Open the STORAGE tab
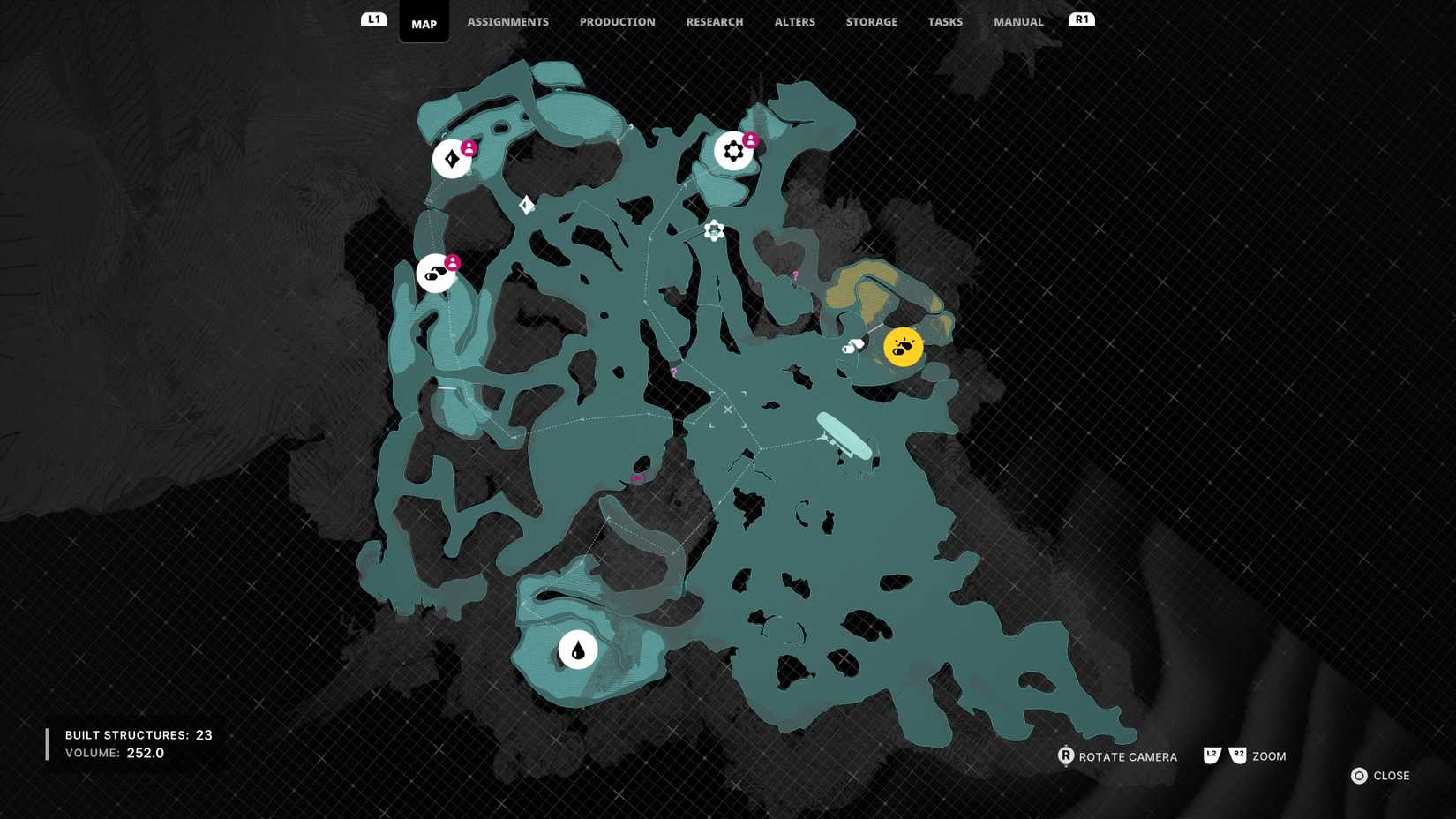The height and width of the screenshot is (819, 1456). [871, 21]
